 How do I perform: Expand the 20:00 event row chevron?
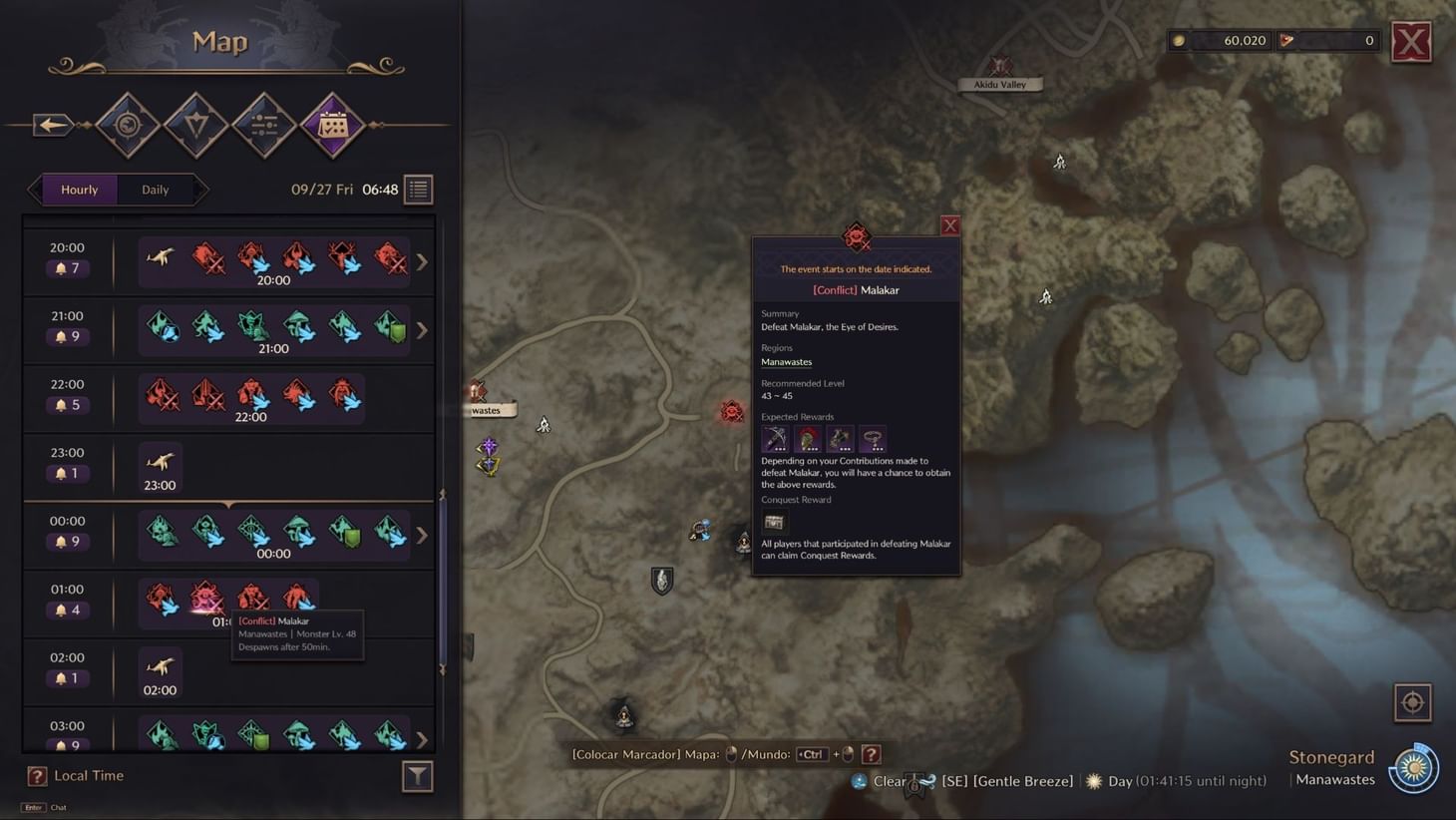(x=422, y=261)
